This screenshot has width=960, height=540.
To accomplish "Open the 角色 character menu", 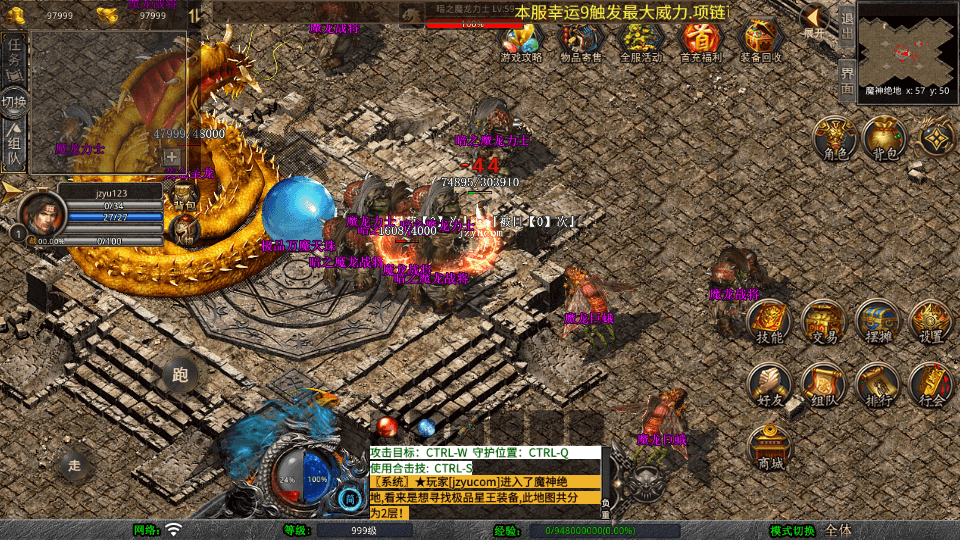I will (835, 137).
